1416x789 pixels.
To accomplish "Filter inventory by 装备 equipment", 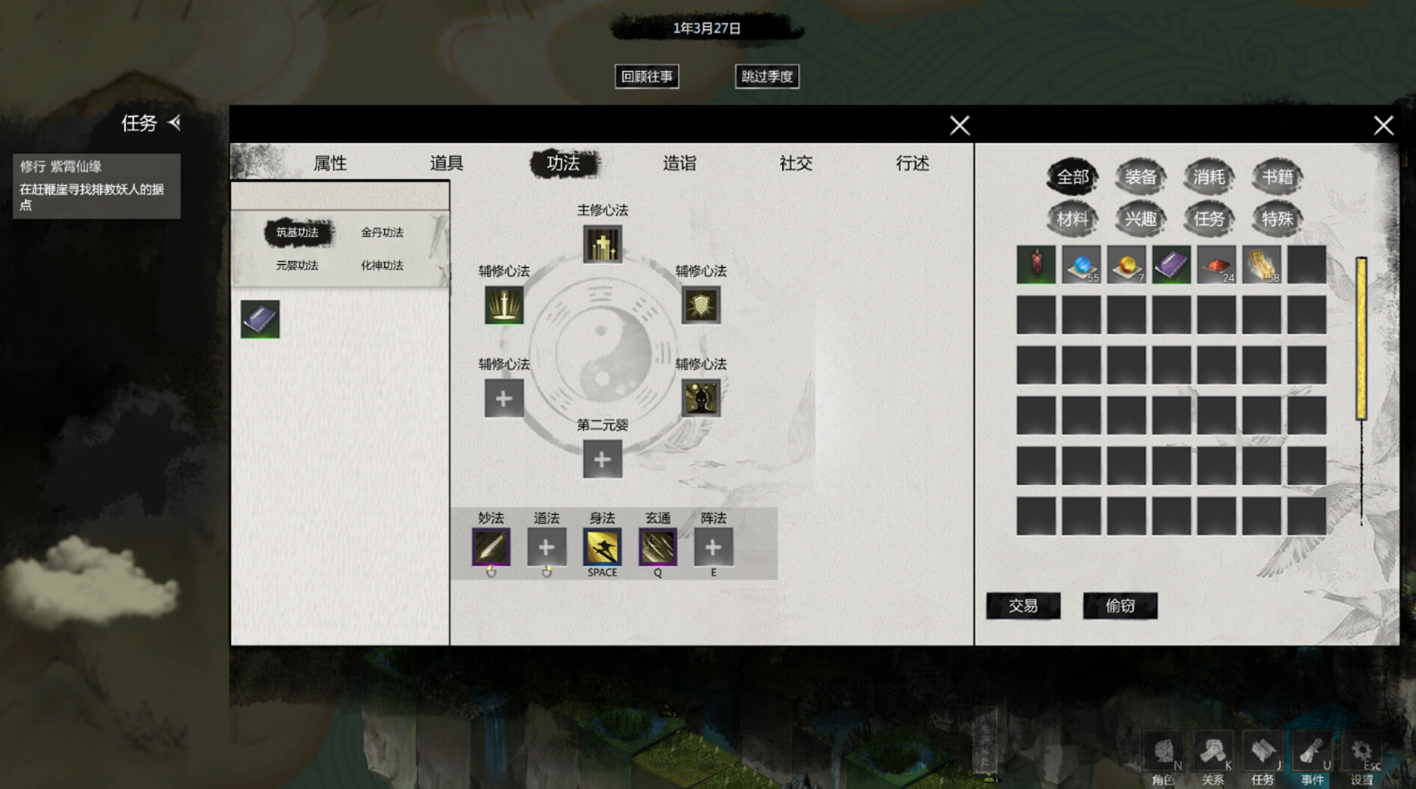I will point(1140,178).
